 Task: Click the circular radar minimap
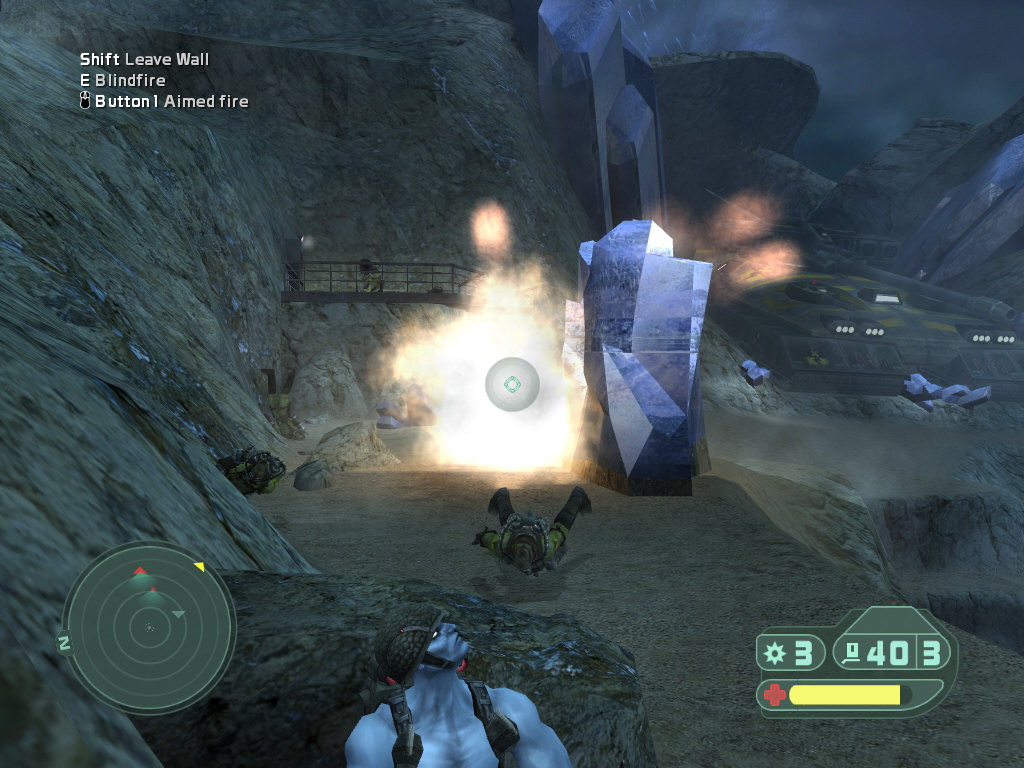click(149, 627)
